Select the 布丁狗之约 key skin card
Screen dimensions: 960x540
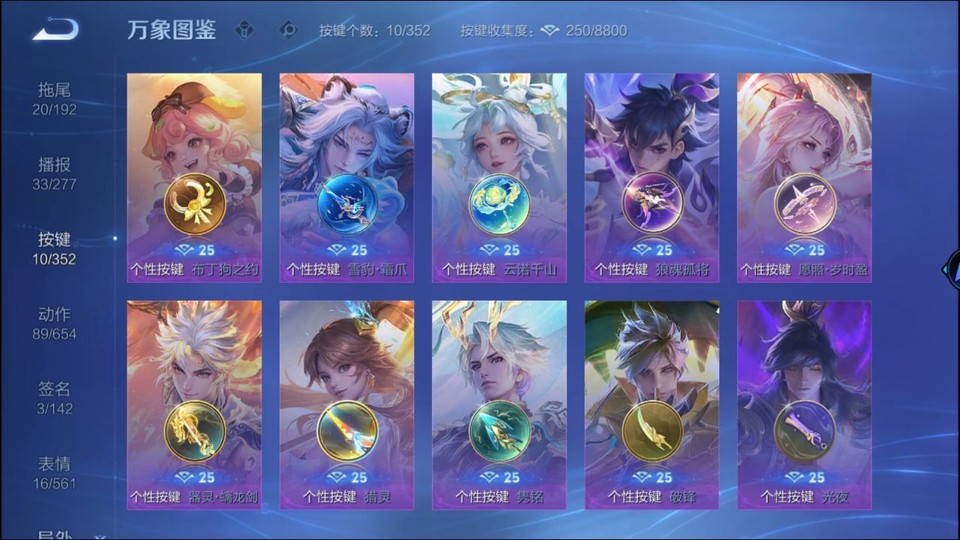pyautogui.click(x=194, y=177)
